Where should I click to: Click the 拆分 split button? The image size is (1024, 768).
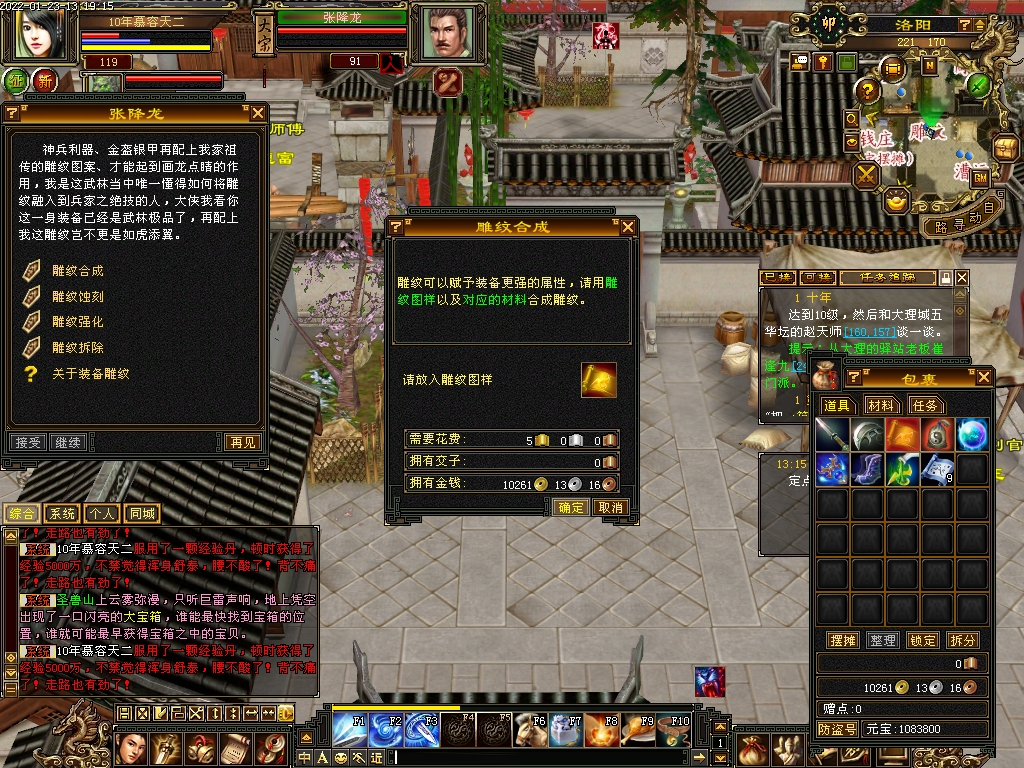(x=961, y=640)
